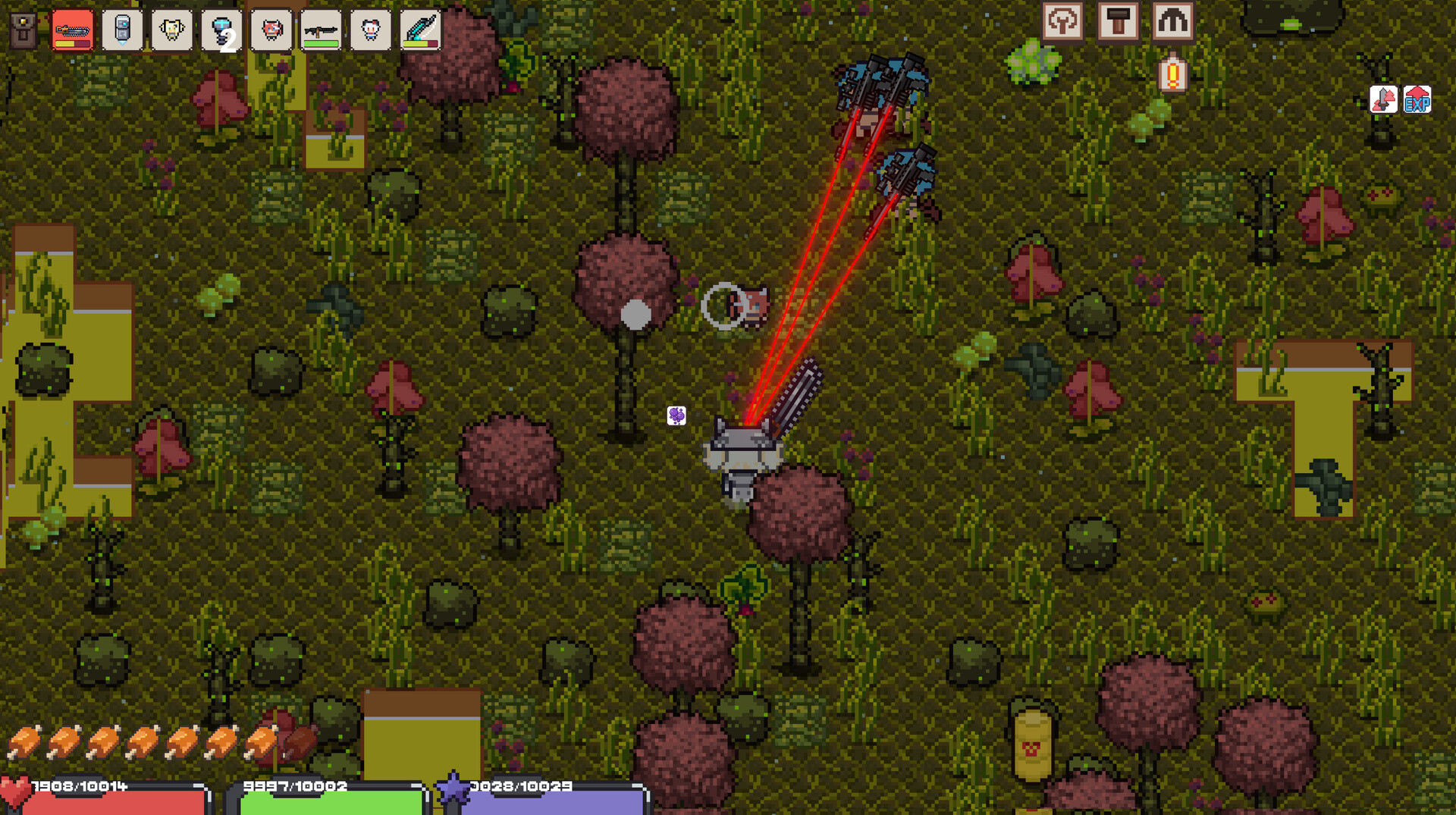Select the drill item slot showing count 2
The height and width of the screenshot is (815, 1456).
(x=221, y=30)
